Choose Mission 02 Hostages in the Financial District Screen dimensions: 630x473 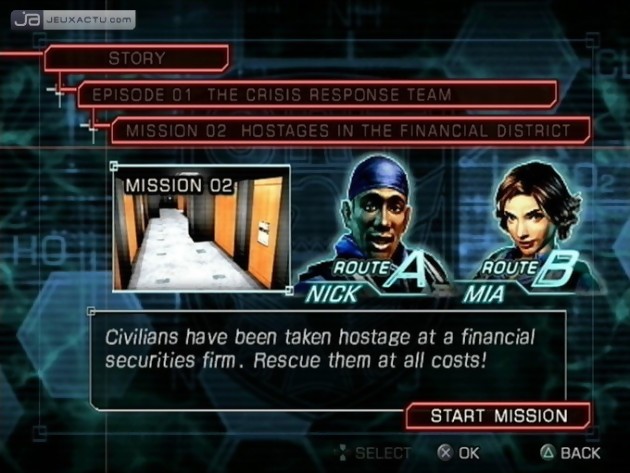point(349,131)
